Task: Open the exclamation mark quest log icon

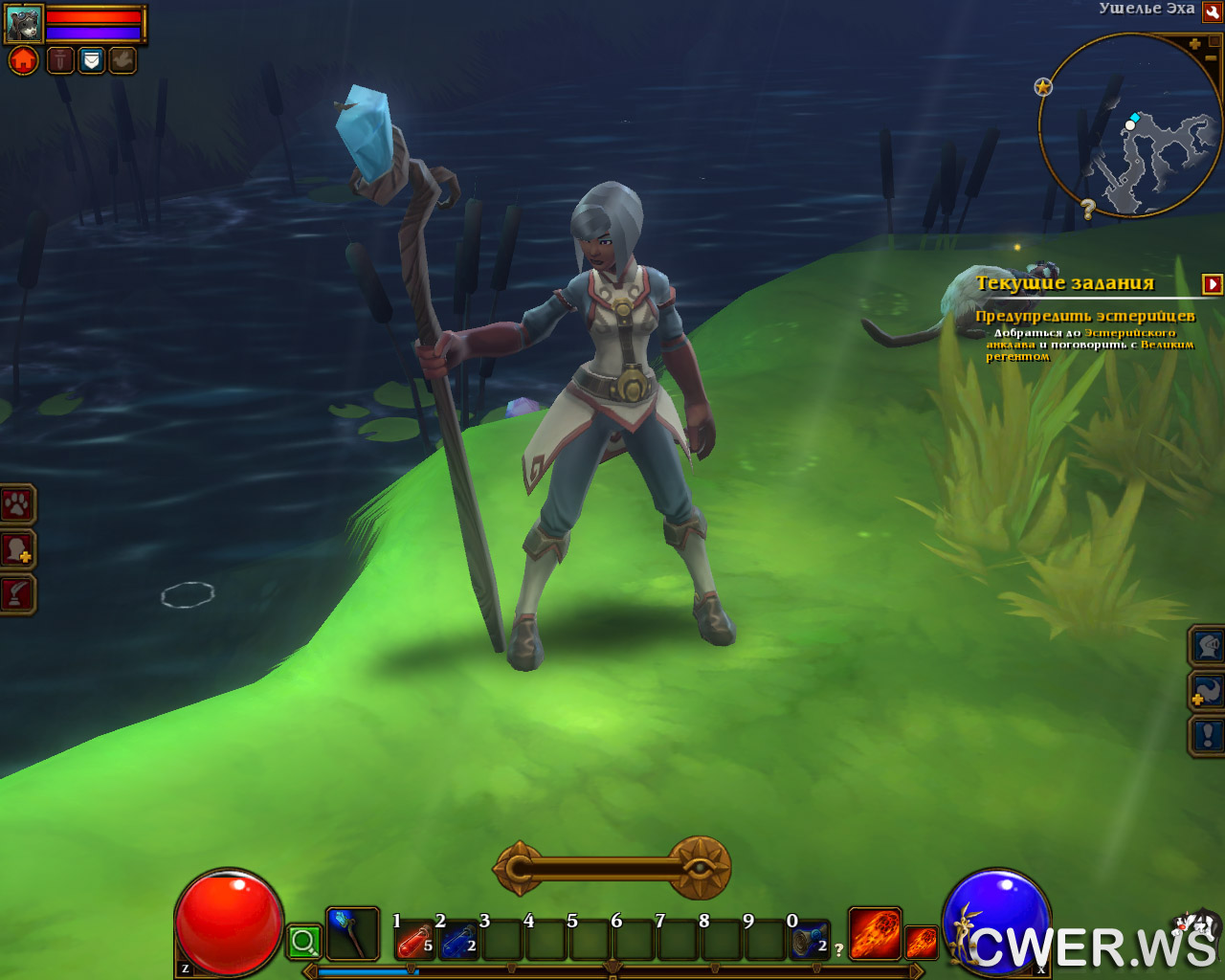Action: click(1208, 736)
